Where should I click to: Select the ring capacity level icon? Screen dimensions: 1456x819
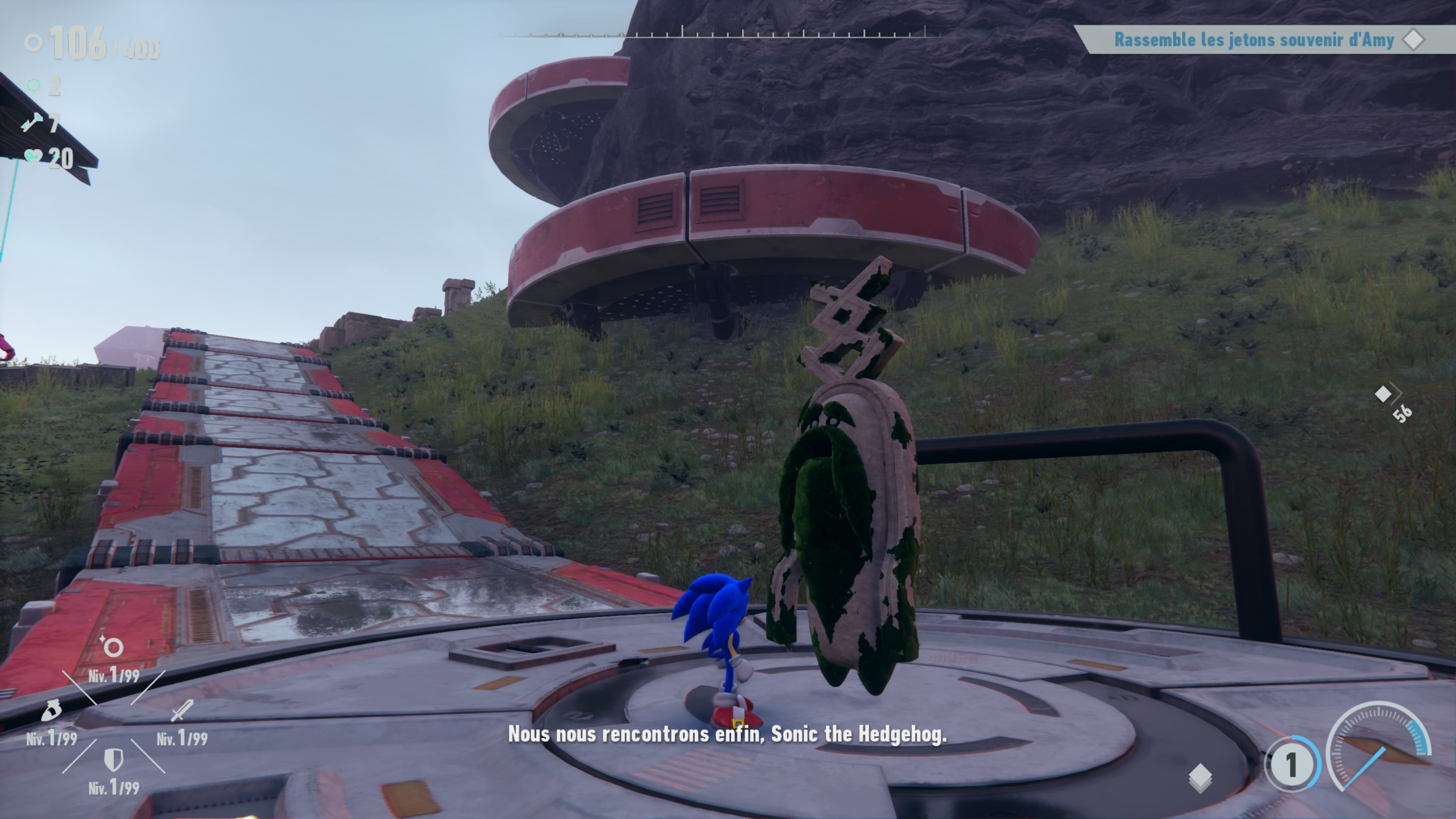click(113, 646)
